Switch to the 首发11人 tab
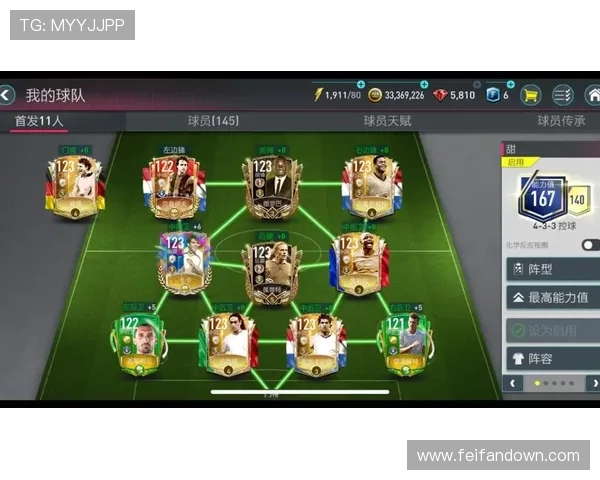The height and width of the screenshot is (480, 600). click(x=40, y=121)
